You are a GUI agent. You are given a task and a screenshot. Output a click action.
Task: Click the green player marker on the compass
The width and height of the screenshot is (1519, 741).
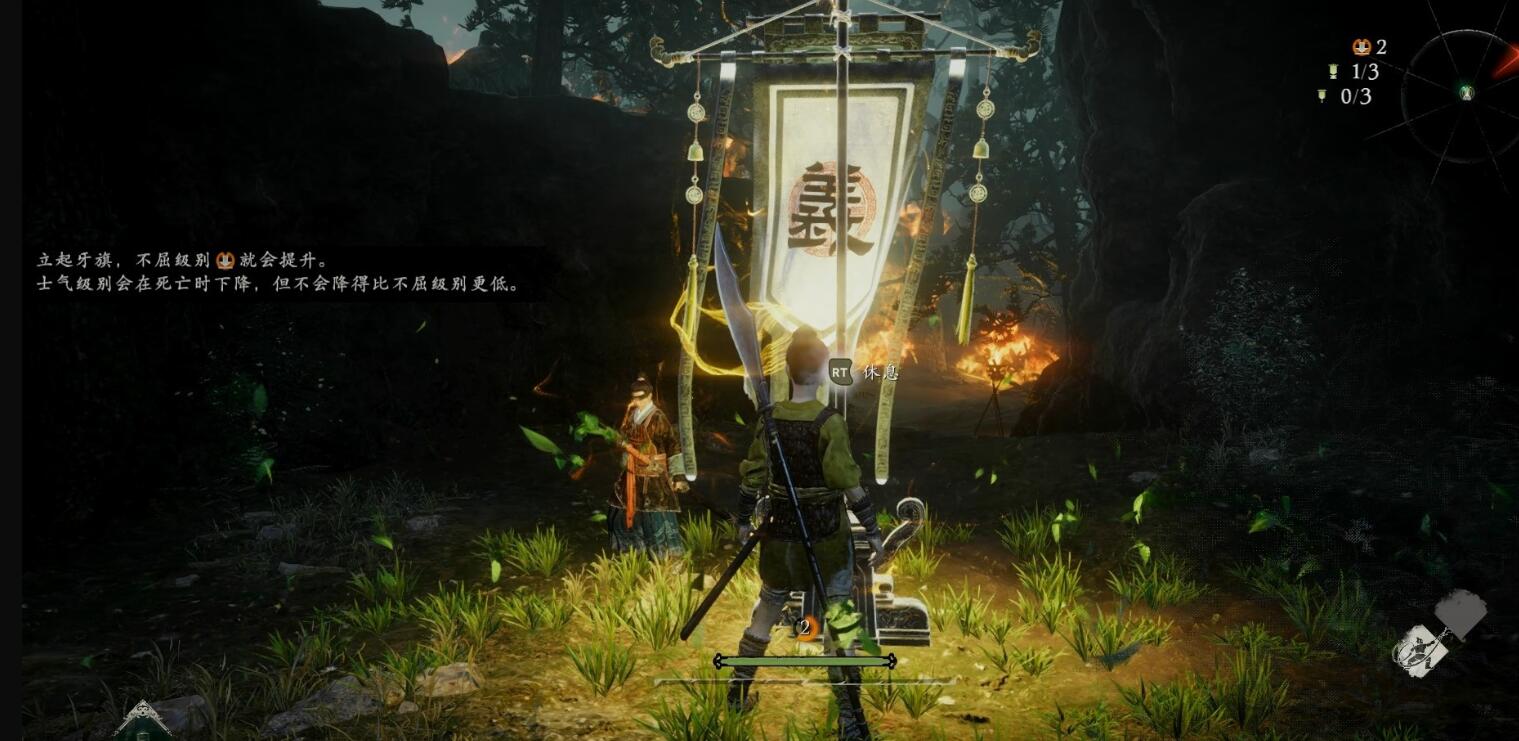click(x=1466, y=93)
